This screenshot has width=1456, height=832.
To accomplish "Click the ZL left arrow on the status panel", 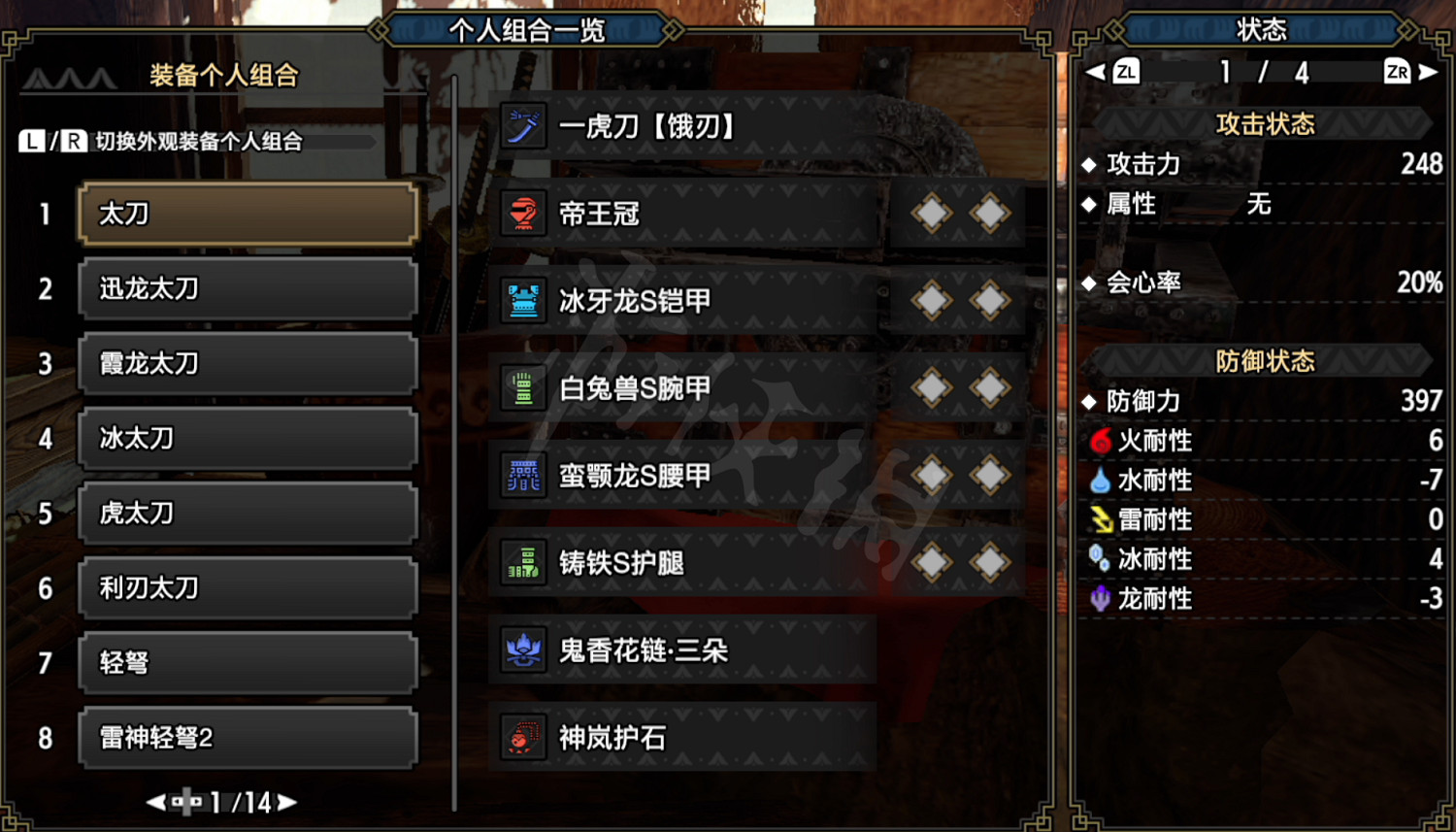I will [1095, 71].
